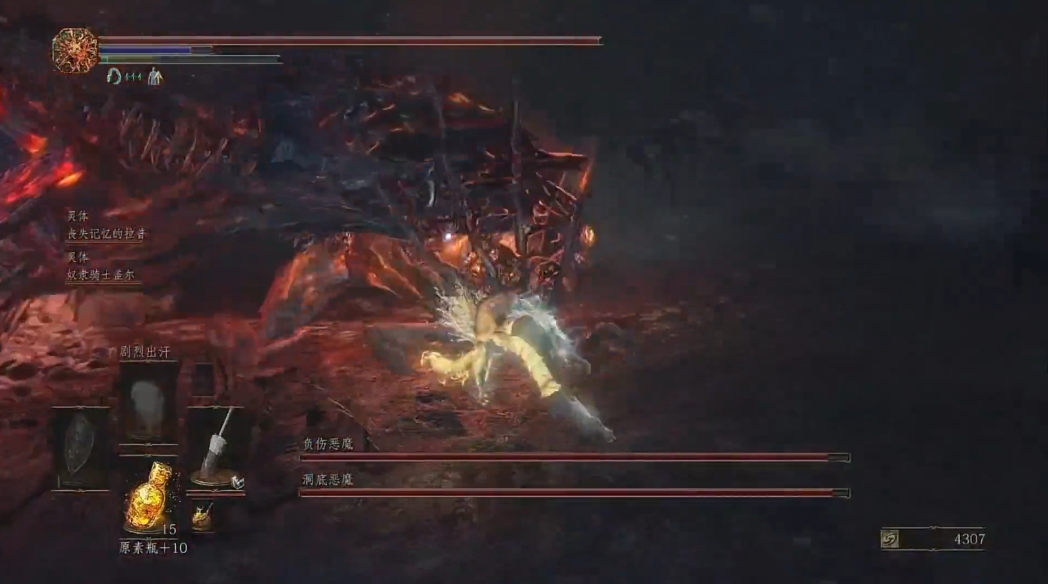Click the small secondary flask slot
Screen dimensions: 1048x584
[203, 516]
